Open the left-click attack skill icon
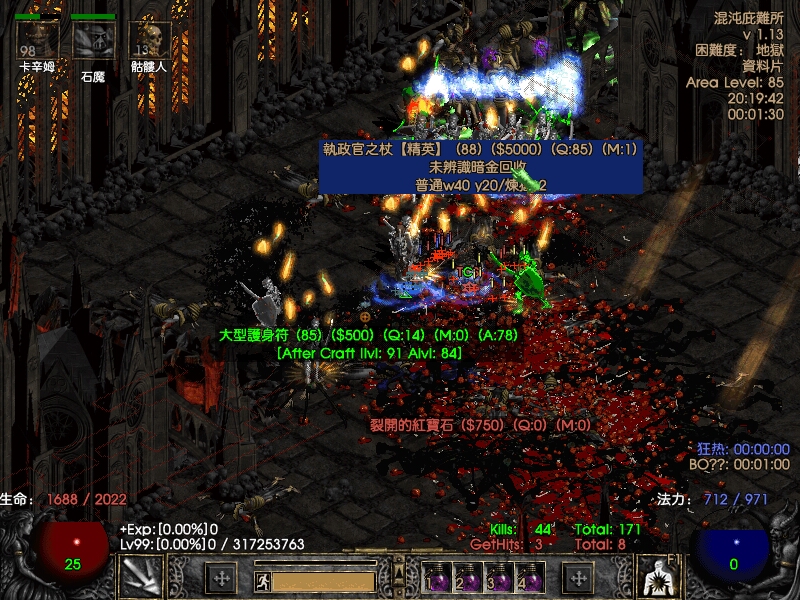Viewport: 800px width, 600px height. [140, 577]
